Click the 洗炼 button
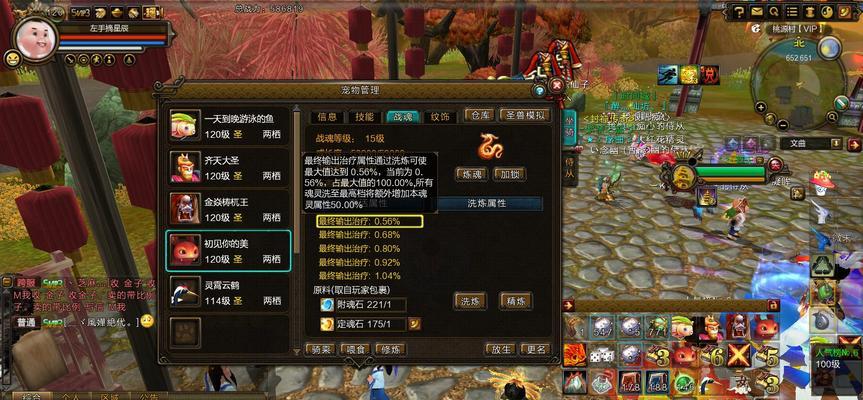The image size is (863, 400). pos(469,300)
